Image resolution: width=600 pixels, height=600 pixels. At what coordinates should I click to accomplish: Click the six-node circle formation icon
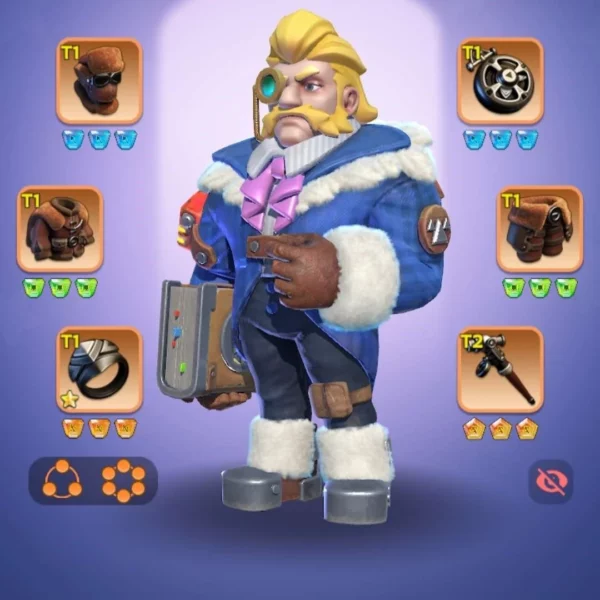(123, 481)
